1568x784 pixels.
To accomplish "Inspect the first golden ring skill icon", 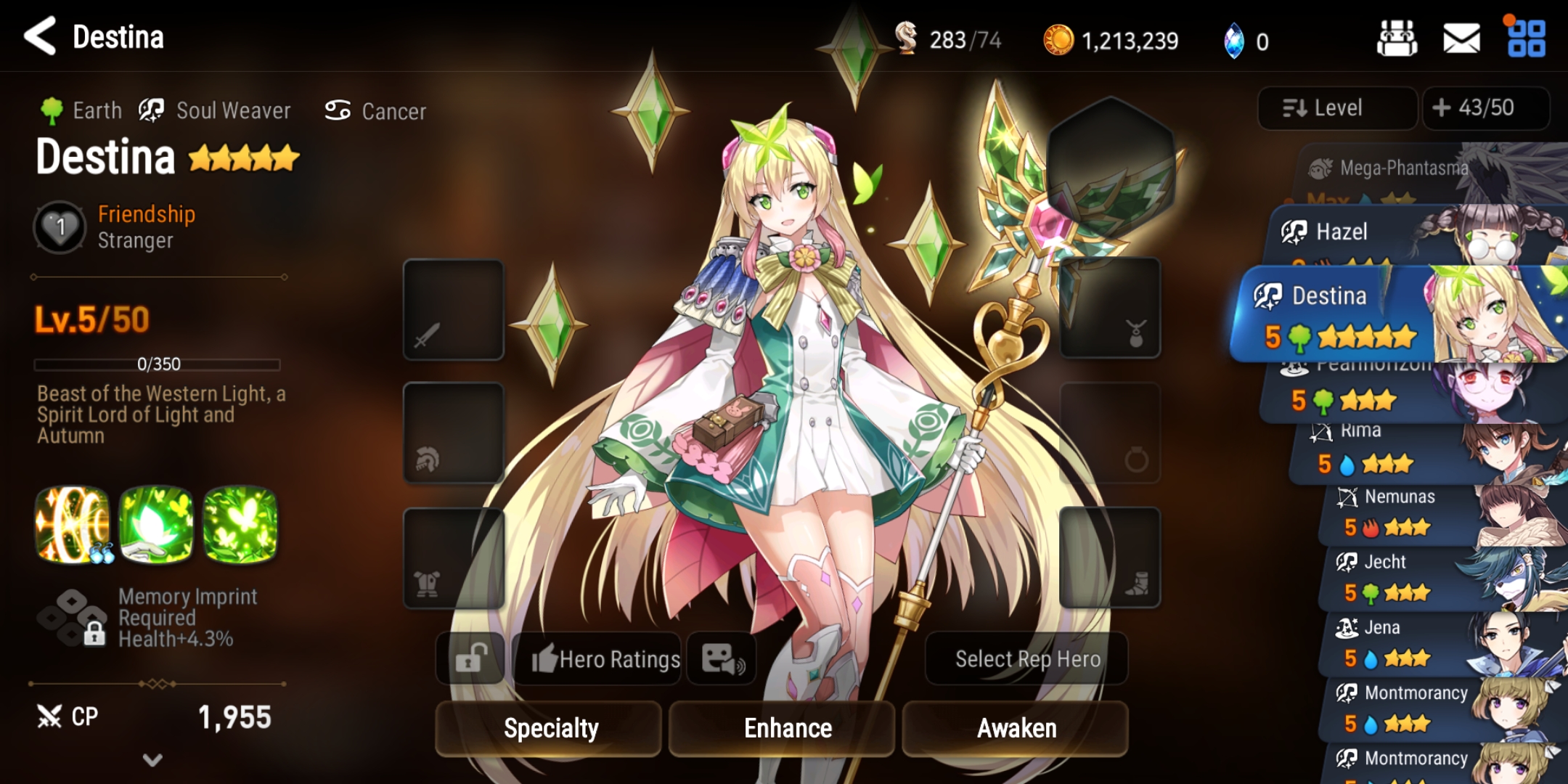I will 72,524.
